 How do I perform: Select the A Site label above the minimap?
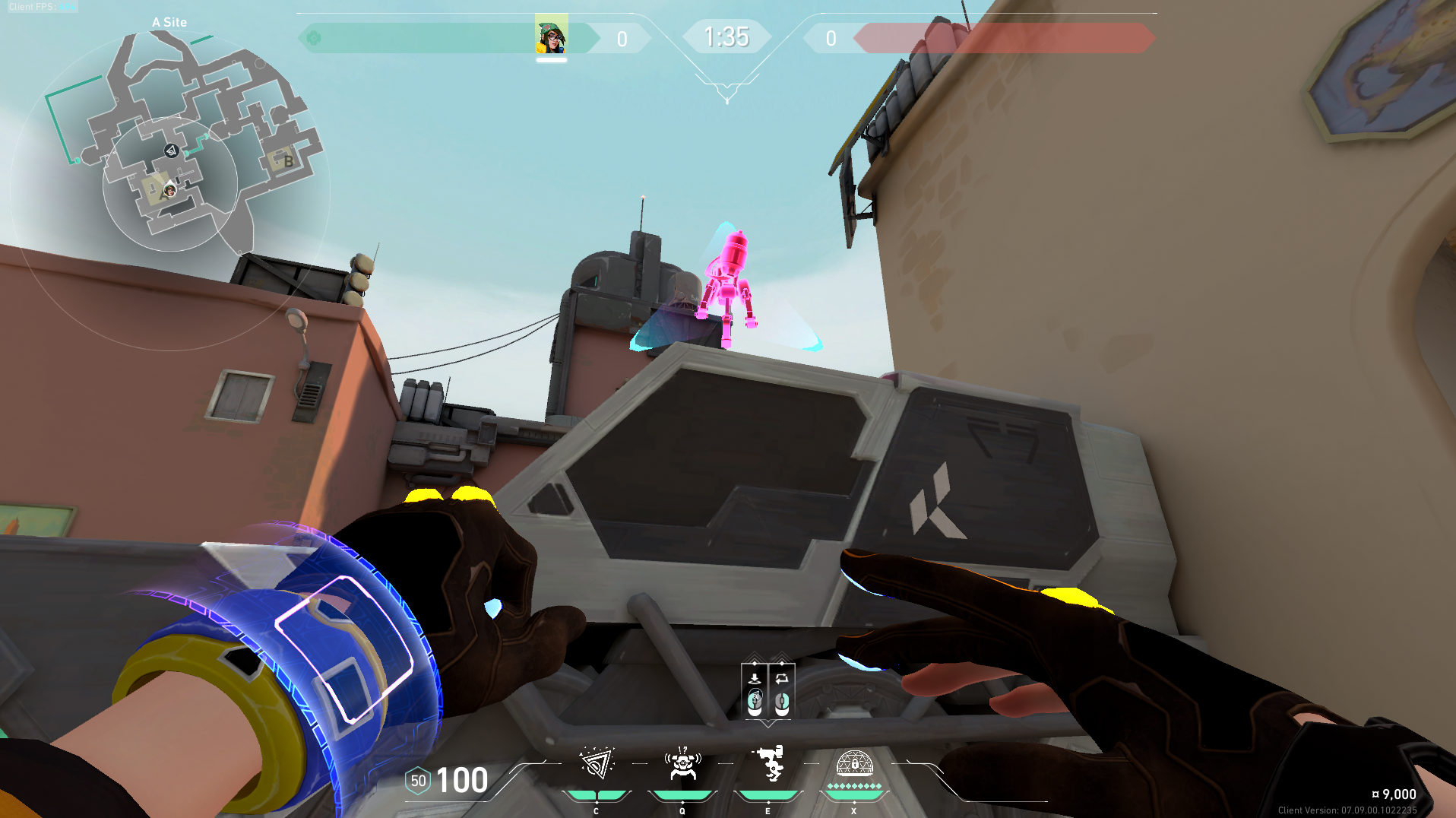[169, 22]
